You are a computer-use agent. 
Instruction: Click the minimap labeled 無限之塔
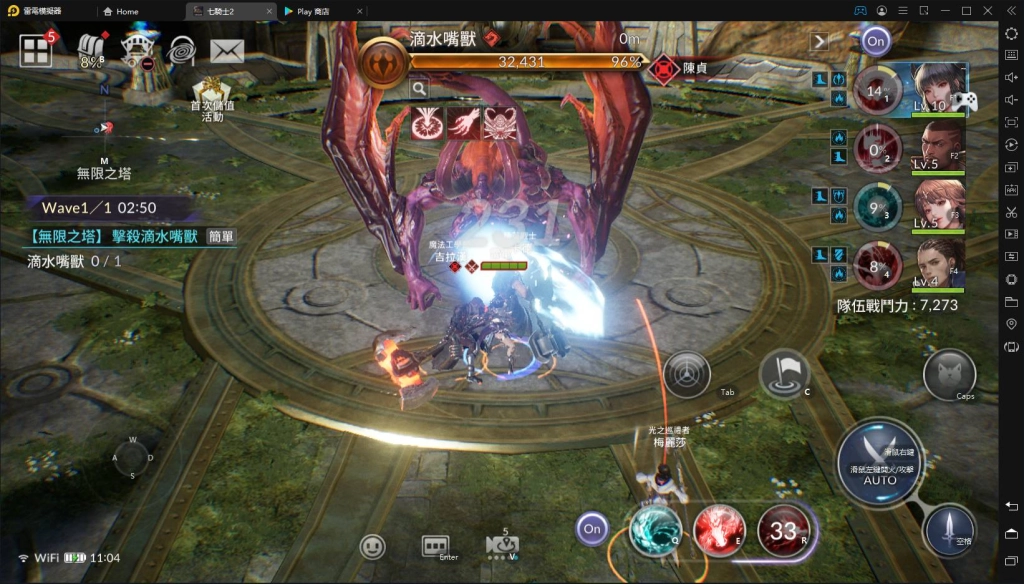pyautogui.click(x=105, y=130)
